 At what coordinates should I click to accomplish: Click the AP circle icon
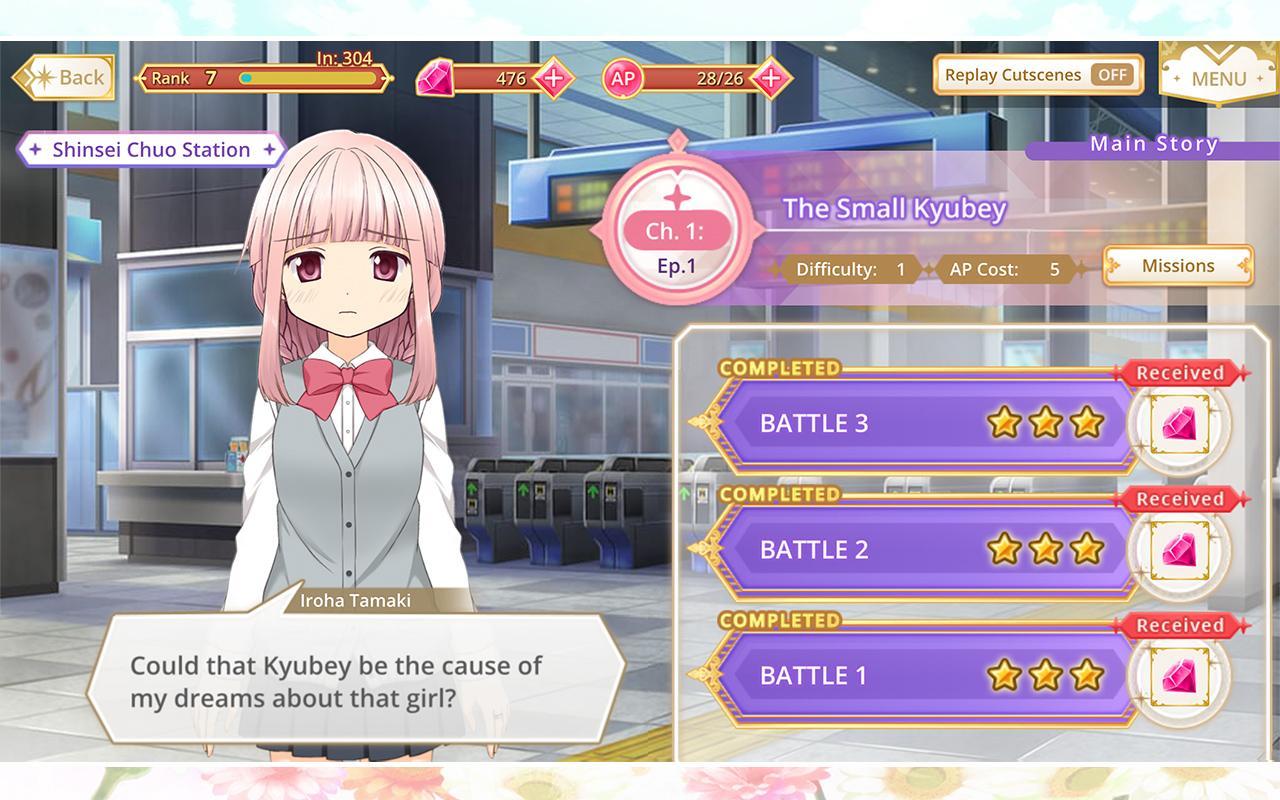pos(621,77)
